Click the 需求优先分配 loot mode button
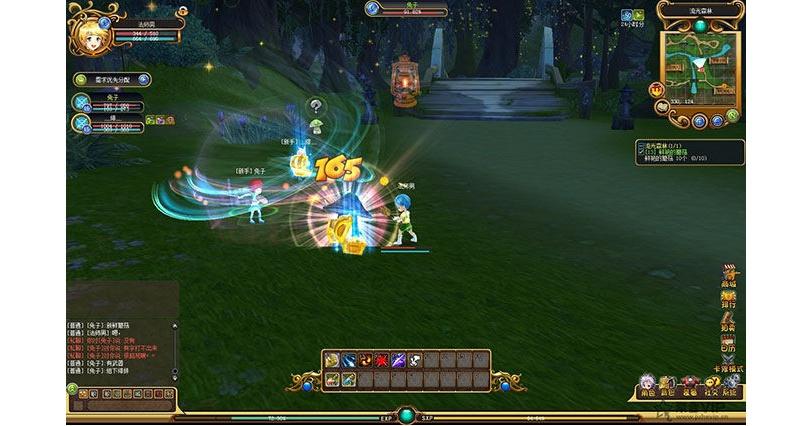The image size is (812, 426). (x=110, y=79)
